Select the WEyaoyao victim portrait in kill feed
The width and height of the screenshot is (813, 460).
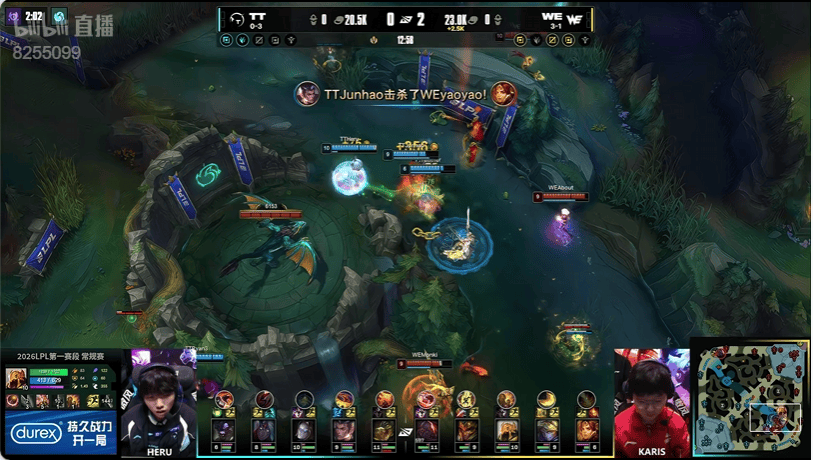click(504, 93)
